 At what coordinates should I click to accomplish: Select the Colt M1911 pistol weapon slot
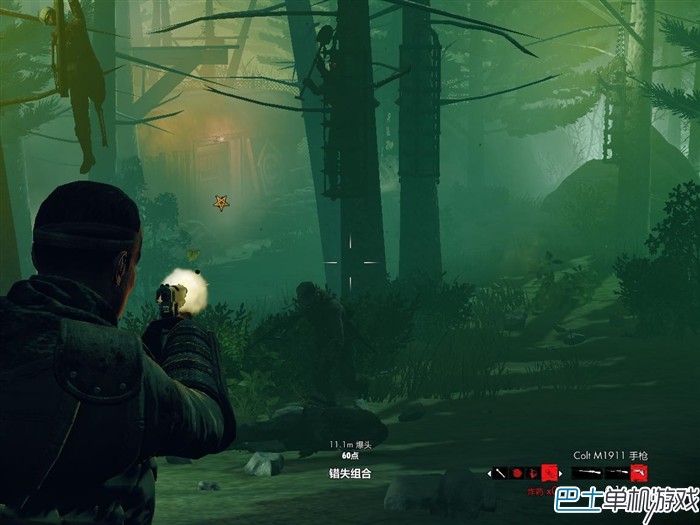638,472
